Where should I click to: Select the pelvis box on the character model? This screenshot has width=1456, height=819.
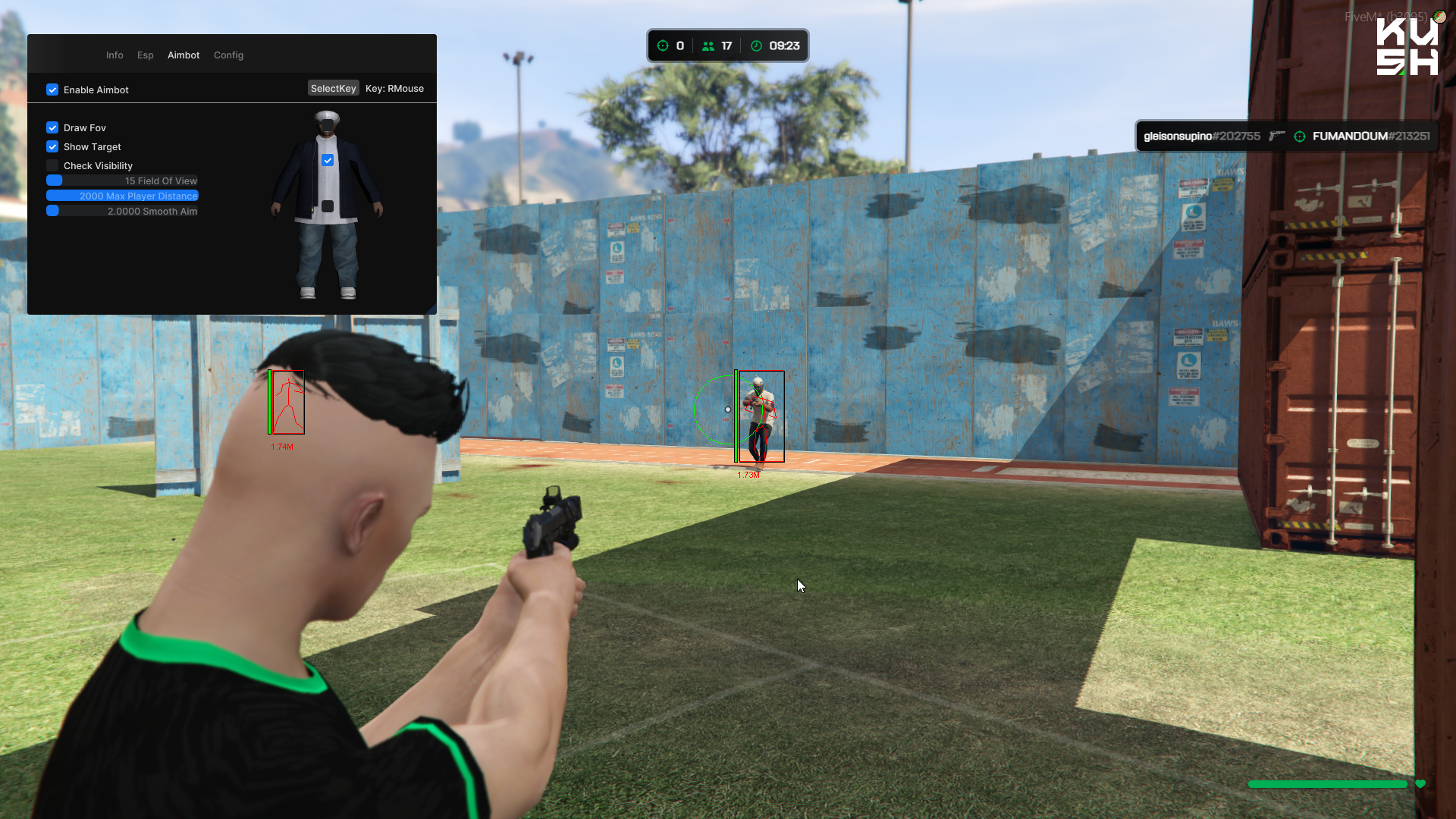coord(328,206)
